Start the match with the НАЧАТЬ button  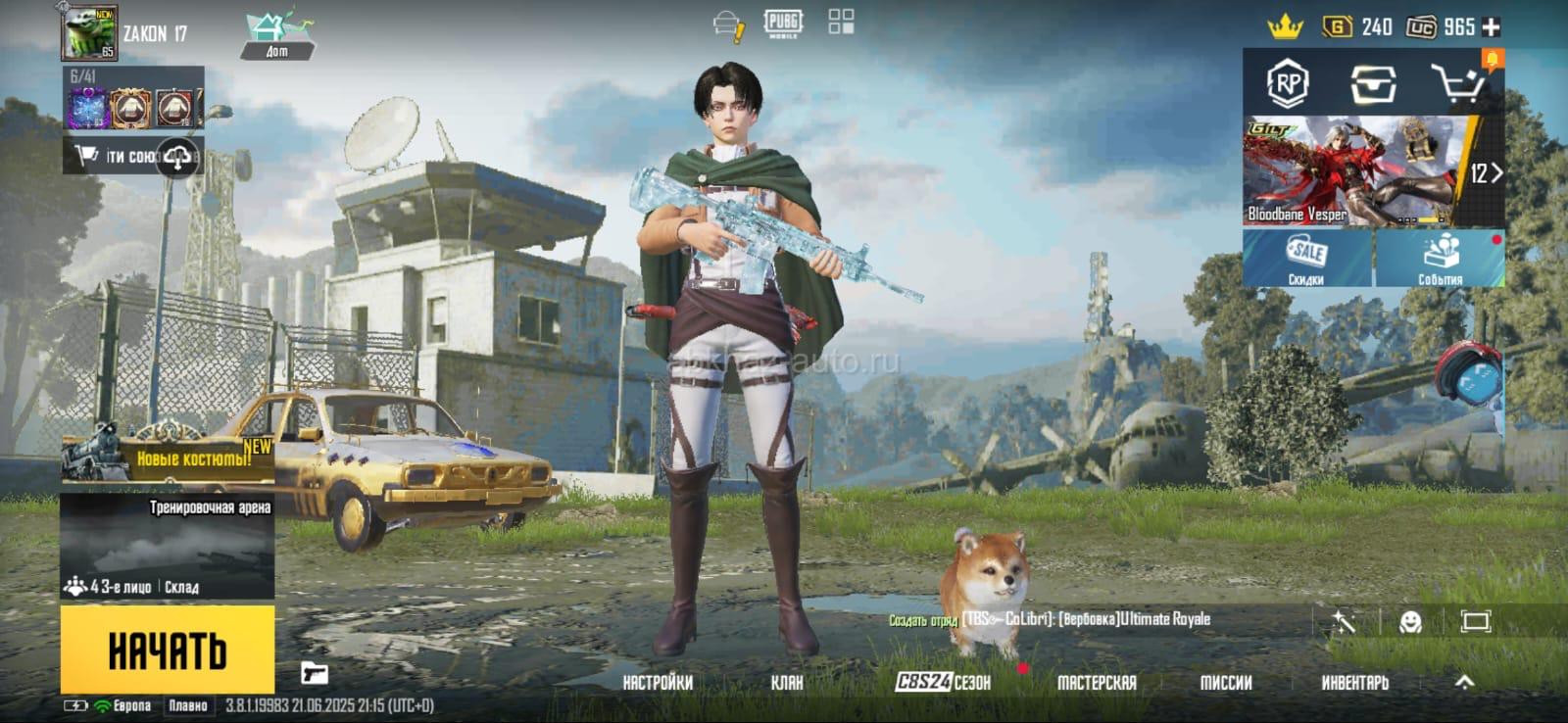tap(167, 650)
